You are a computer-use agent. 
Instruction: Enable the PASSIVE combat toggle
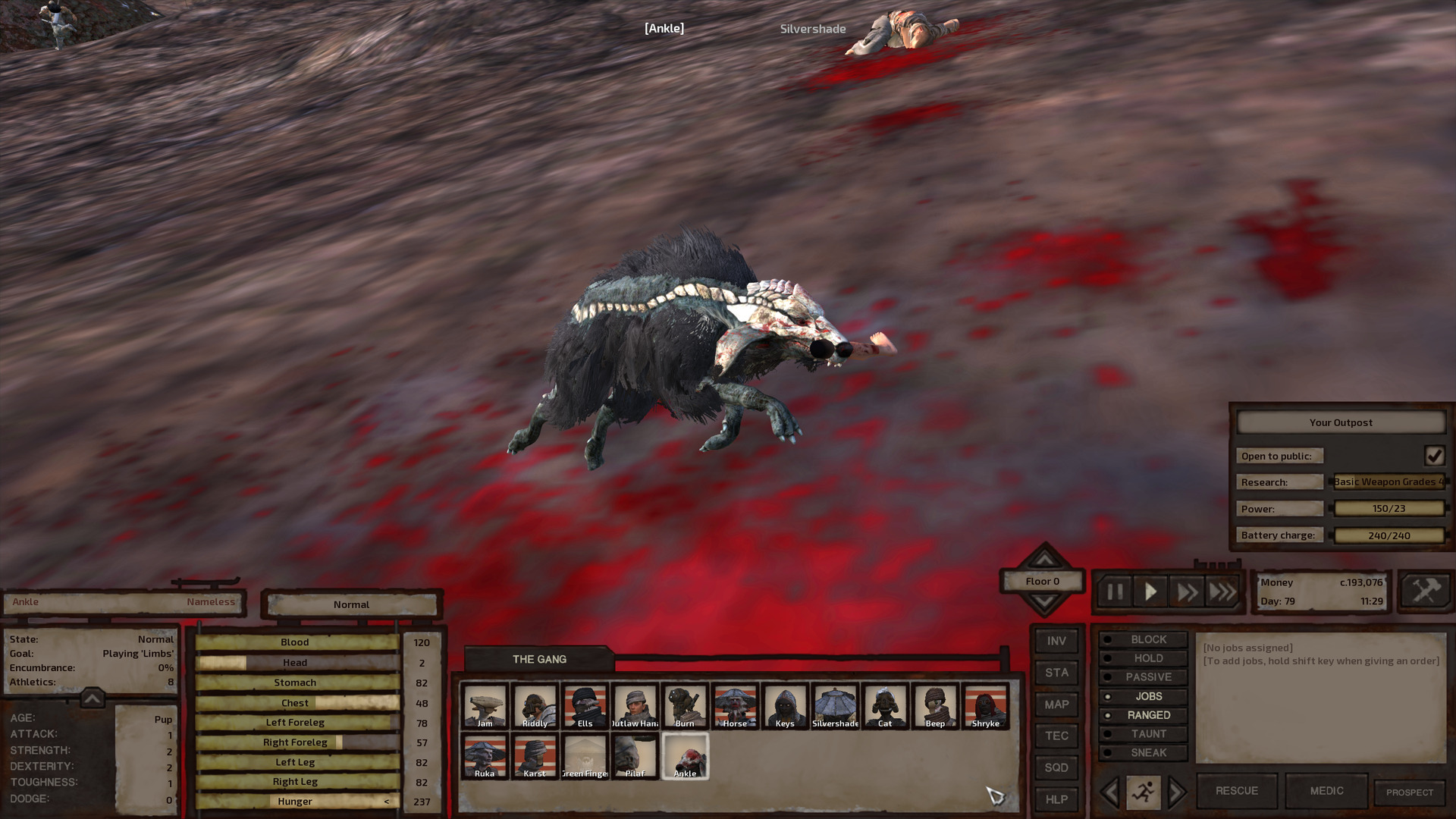(1144, 676)
